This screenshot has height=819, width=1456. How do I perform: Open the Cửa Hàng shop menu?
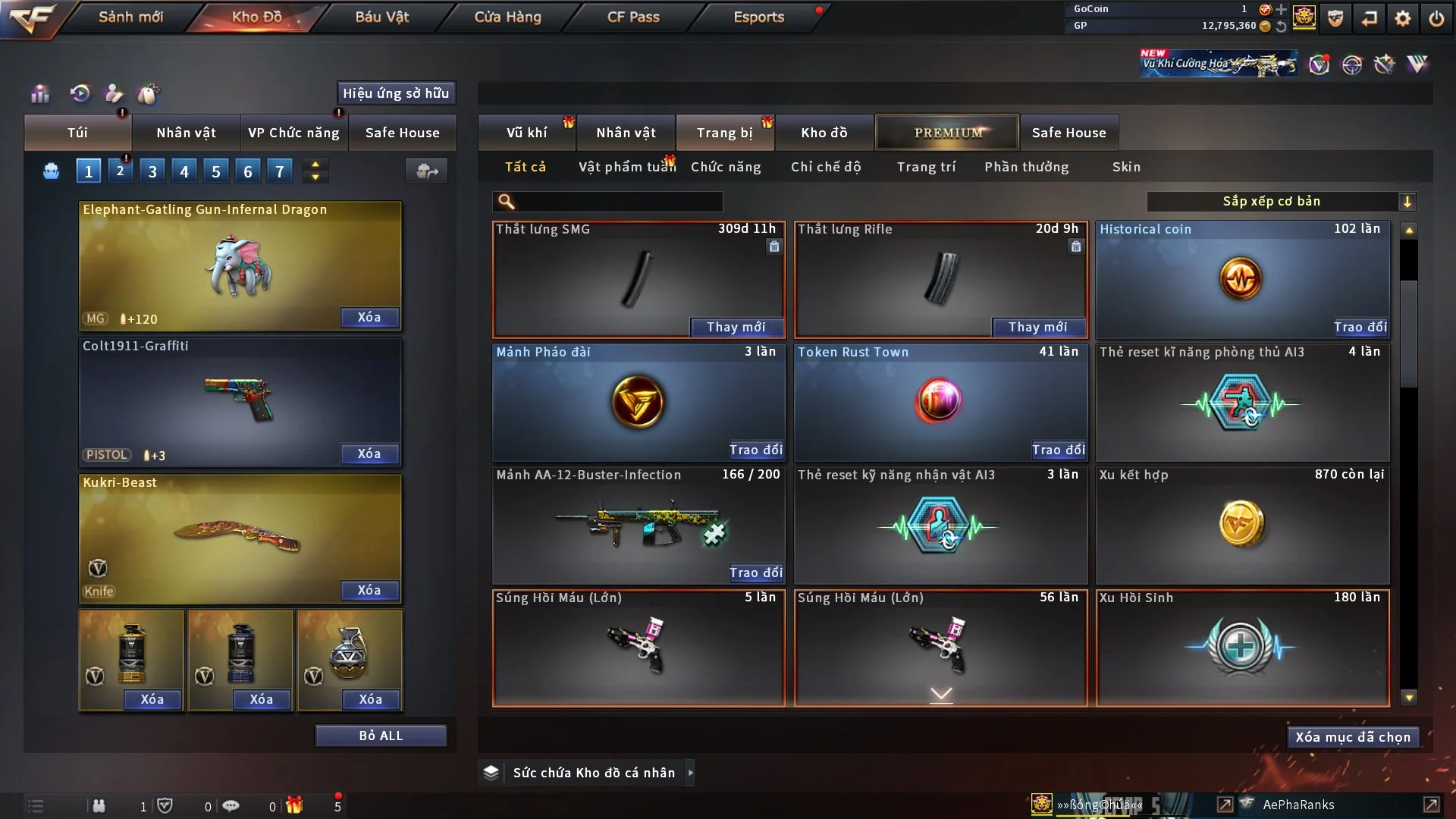click(507, 17)
